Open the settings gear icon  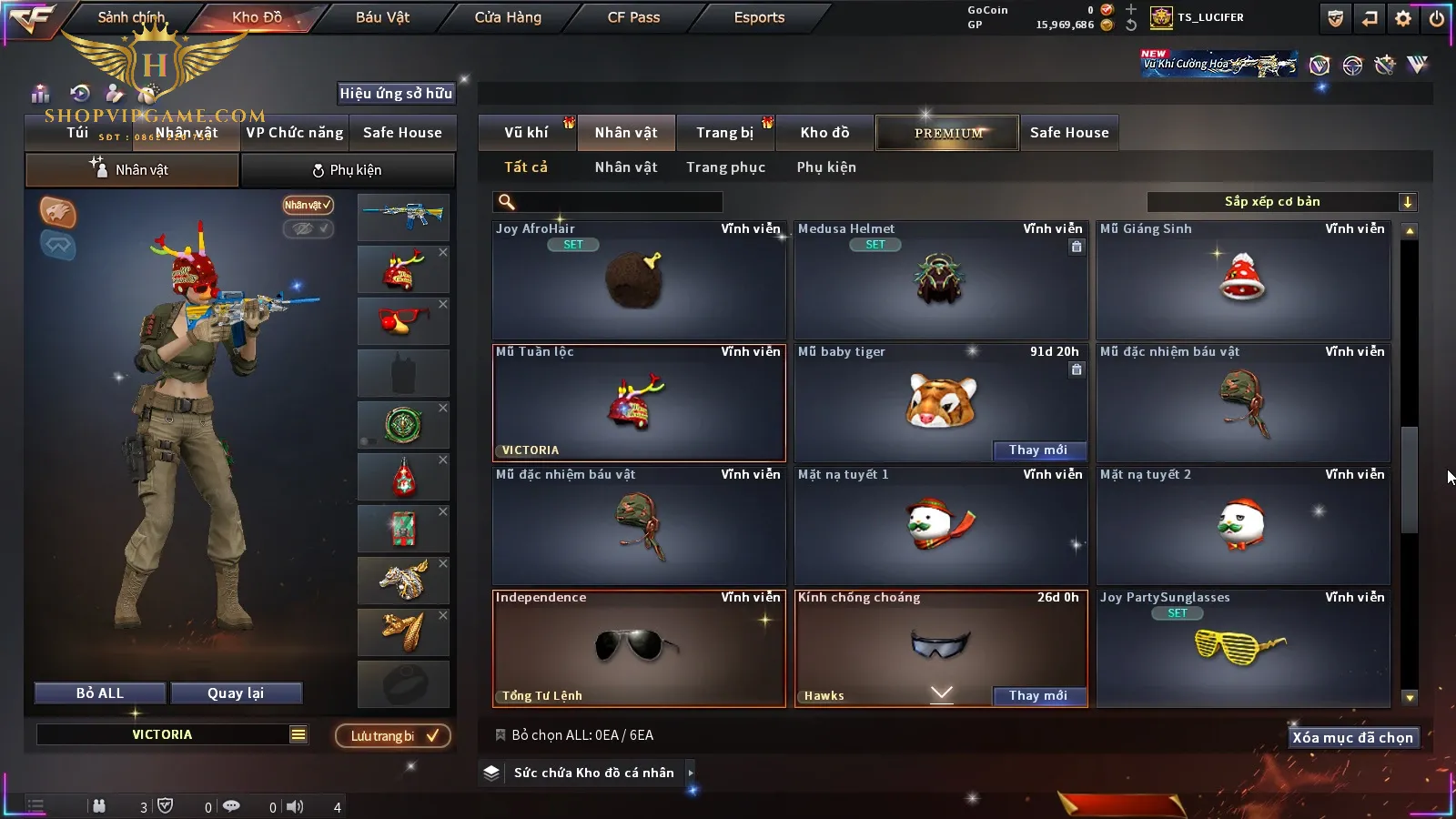pos(1403,18)
